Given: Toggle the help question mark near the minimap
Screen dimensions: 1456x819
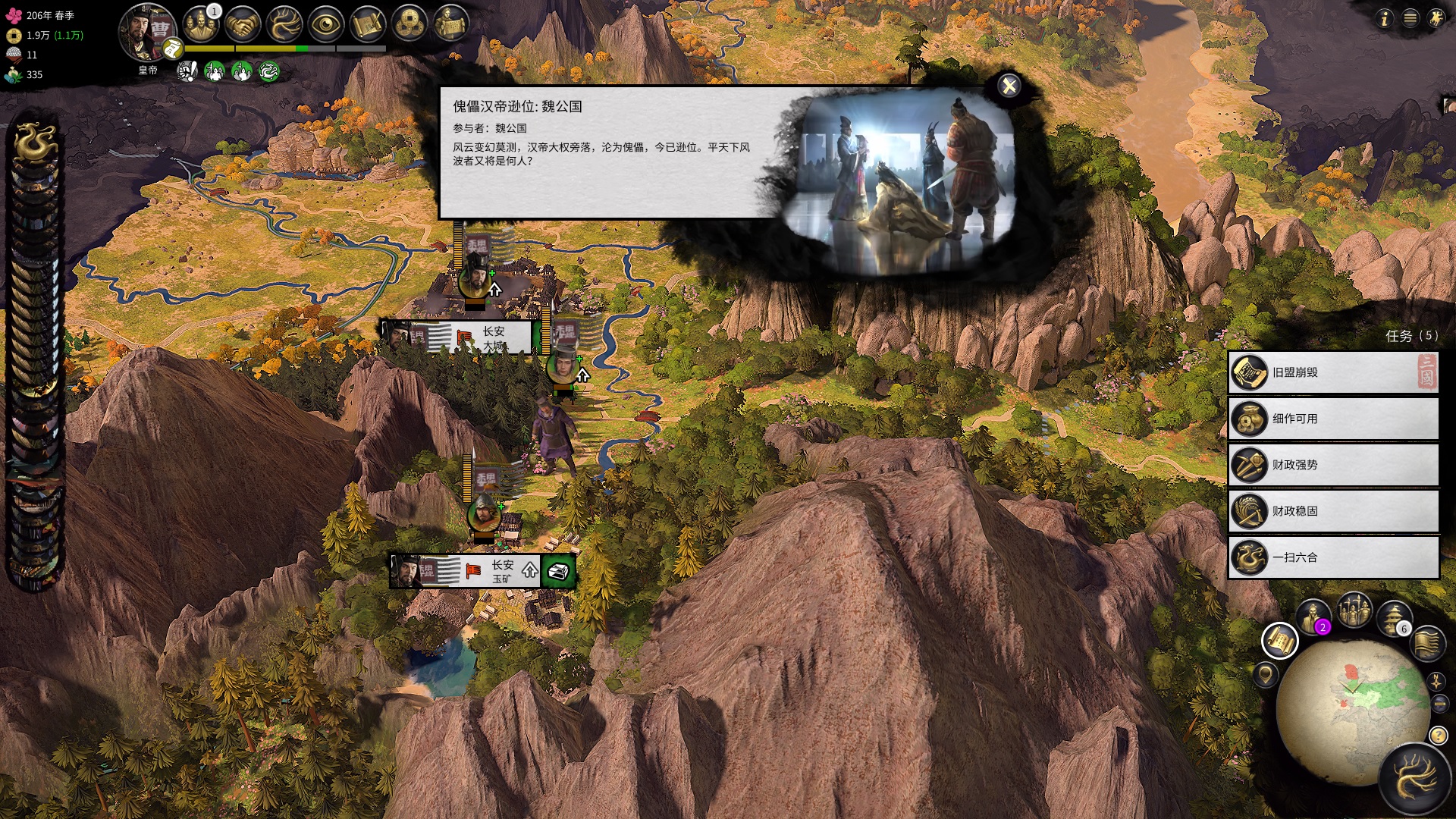Looking at the screenshot, I should pyautogui.click(x=1438, y=736).
